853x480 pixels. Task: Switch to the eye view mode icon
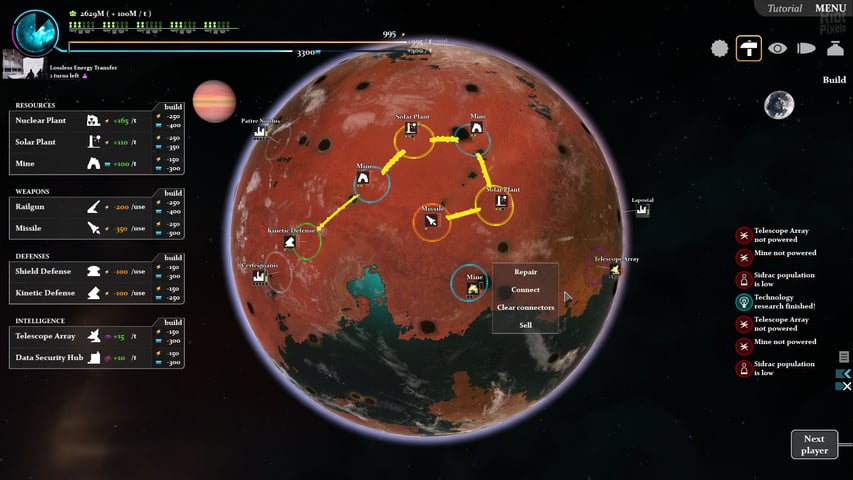click(777, 48)
